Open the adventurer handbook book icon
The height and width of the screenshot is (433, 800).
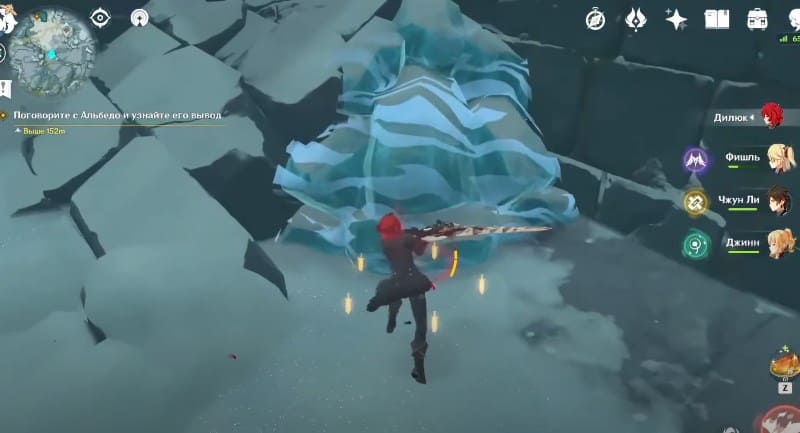[716, 18]
